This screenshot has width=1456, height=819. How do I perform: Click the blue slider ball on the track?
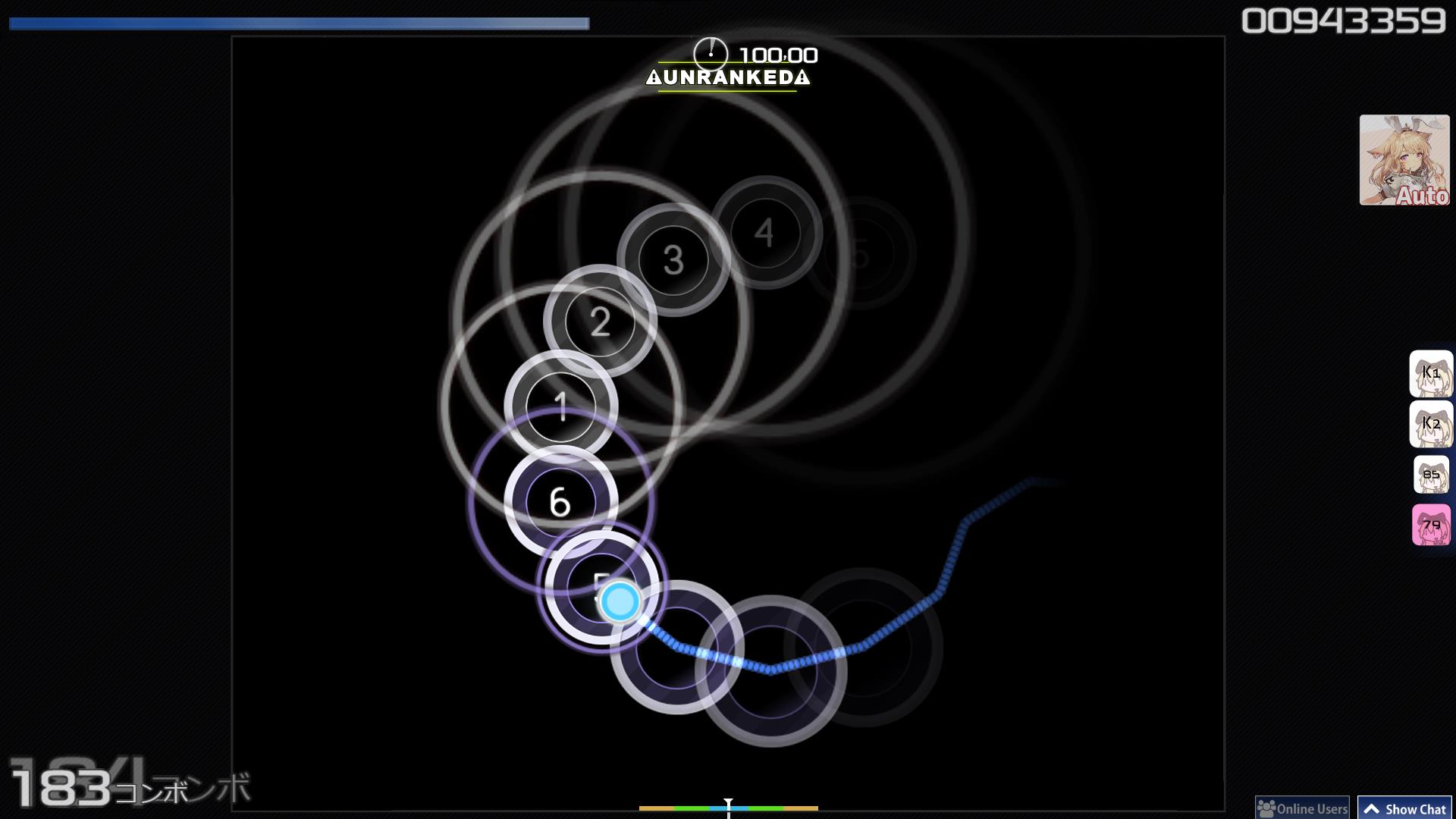[619, 601]
